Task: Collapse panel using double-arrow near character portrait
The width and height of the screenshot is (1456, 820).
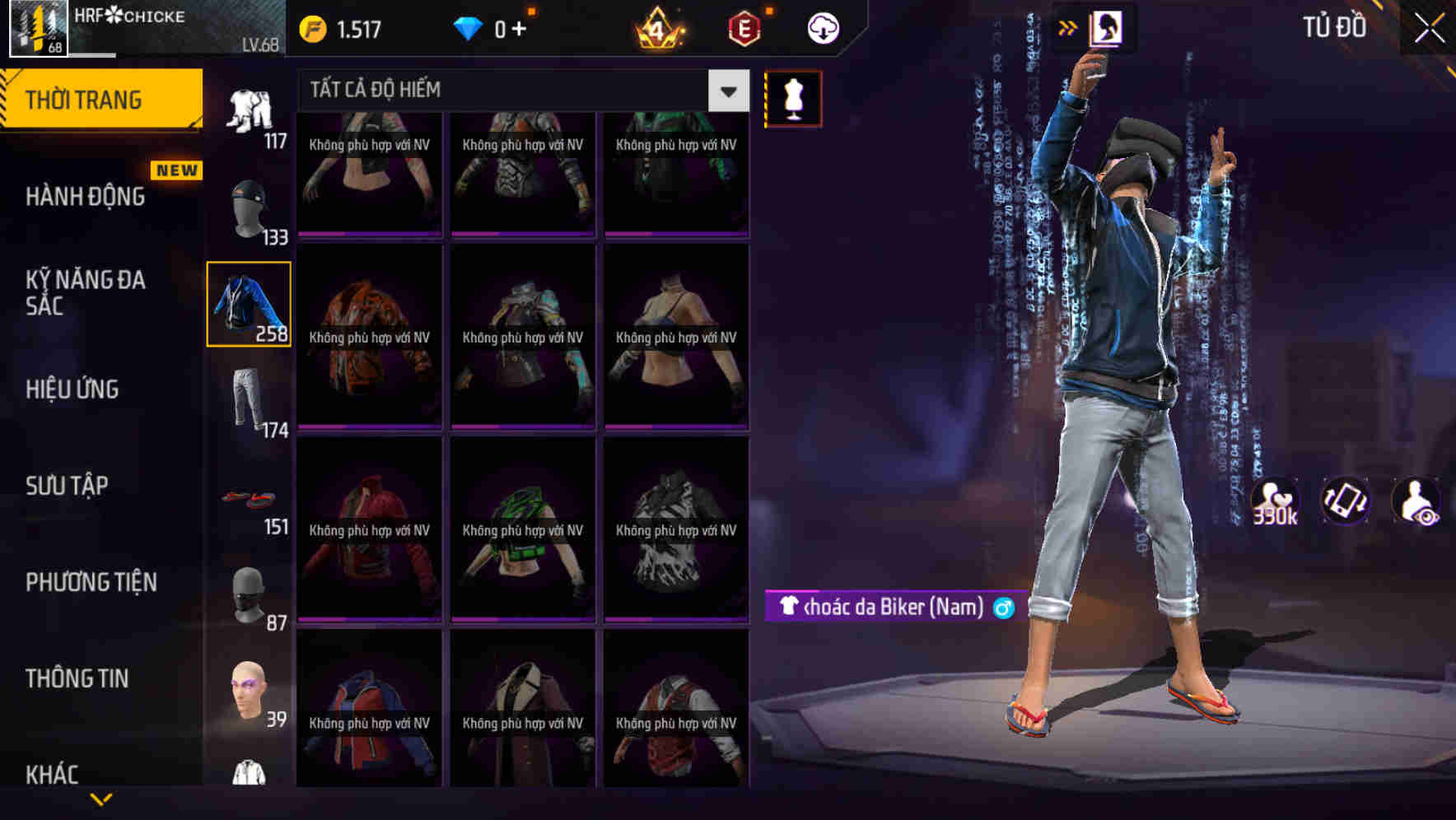Action: click(1068, 27)
